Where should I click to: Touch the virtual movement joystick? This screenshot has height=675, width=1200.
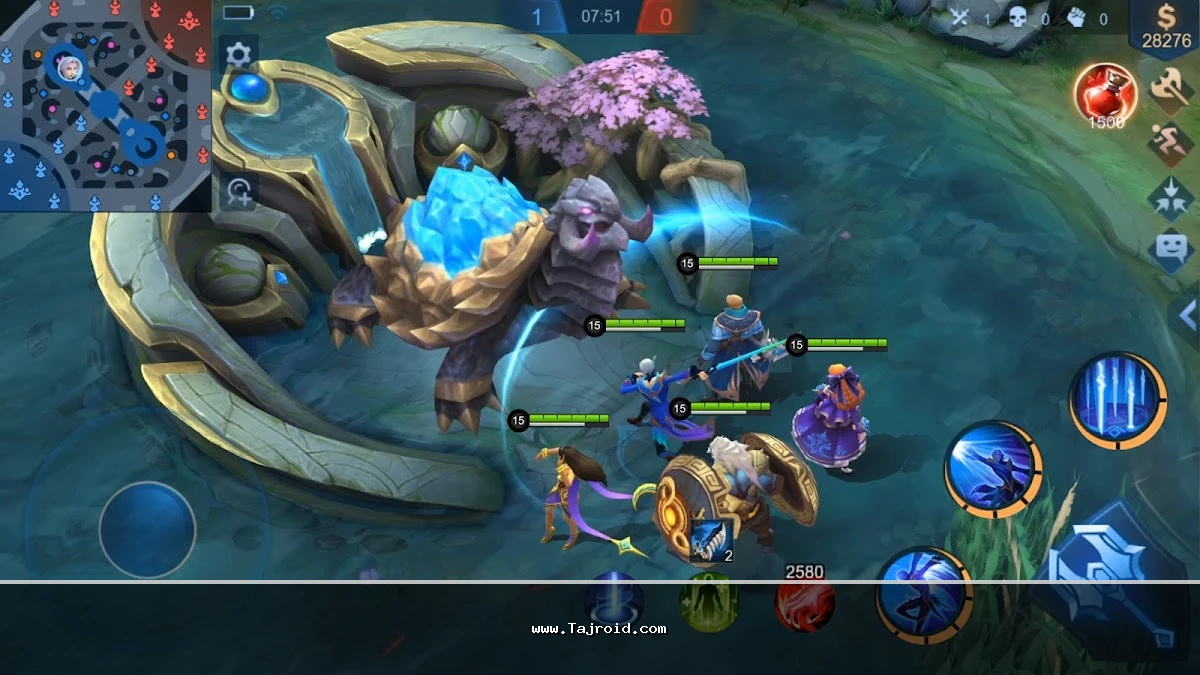[x=147, y=529]
